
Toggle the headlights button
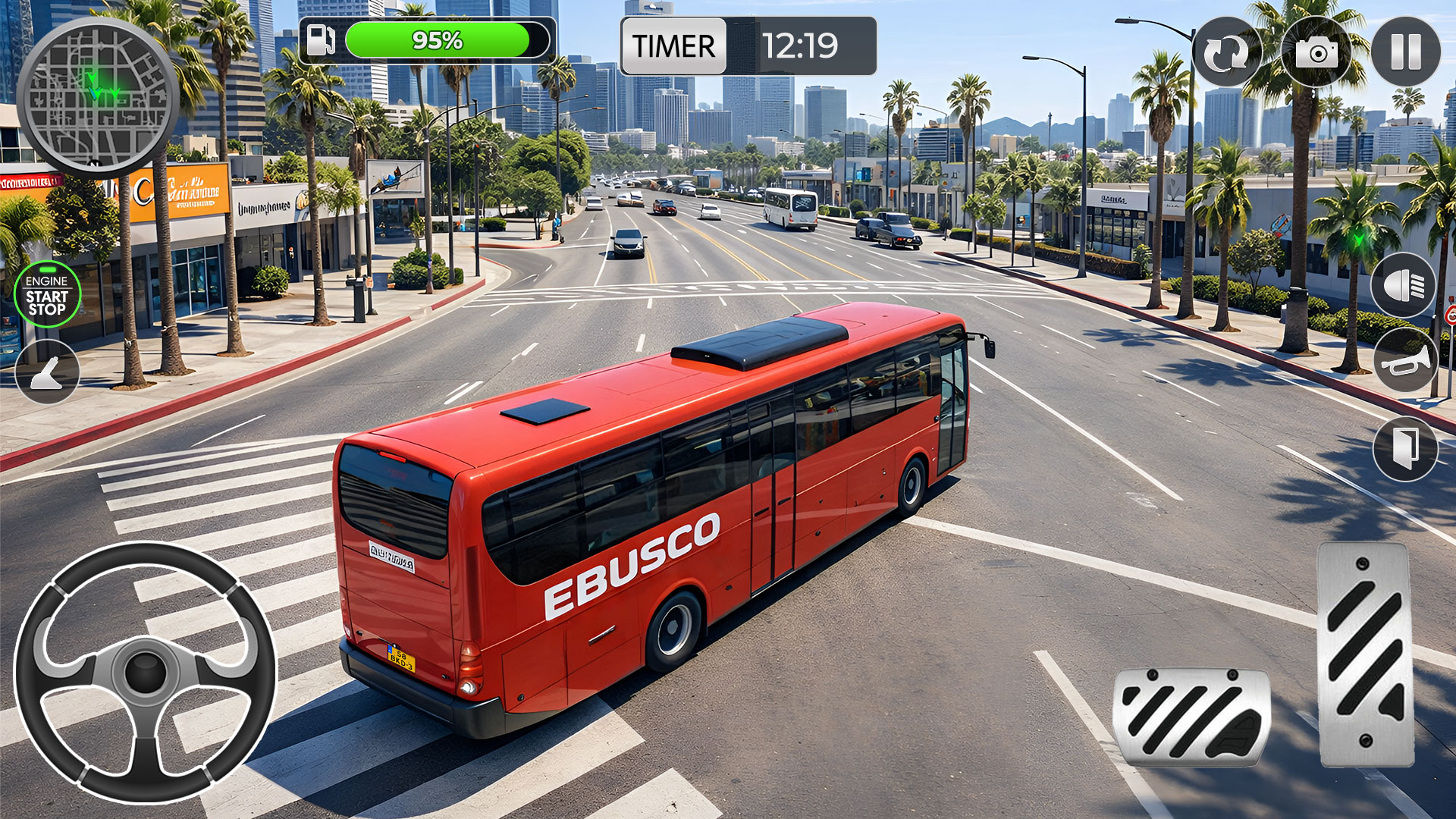point(1403,286)
